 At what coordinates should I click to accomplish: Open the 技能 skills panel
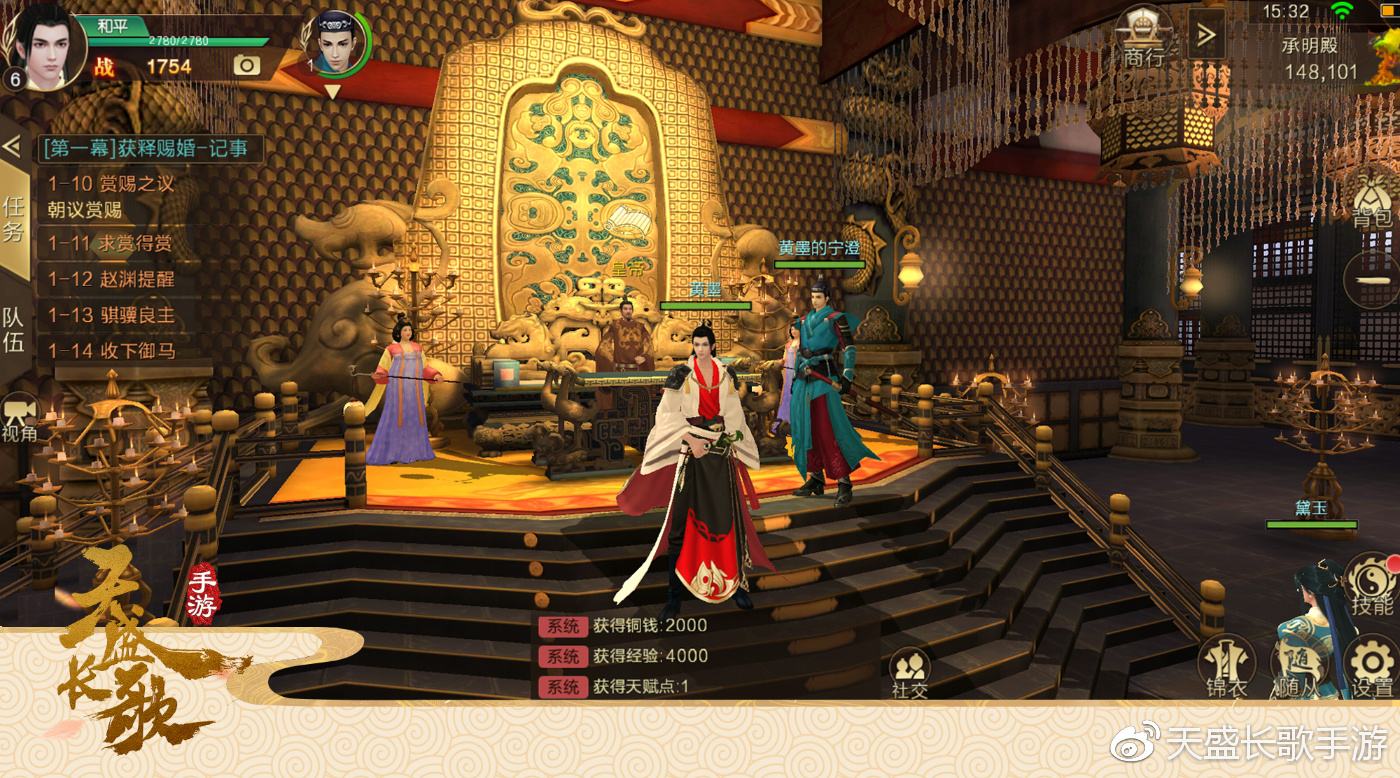(1371, 586)
